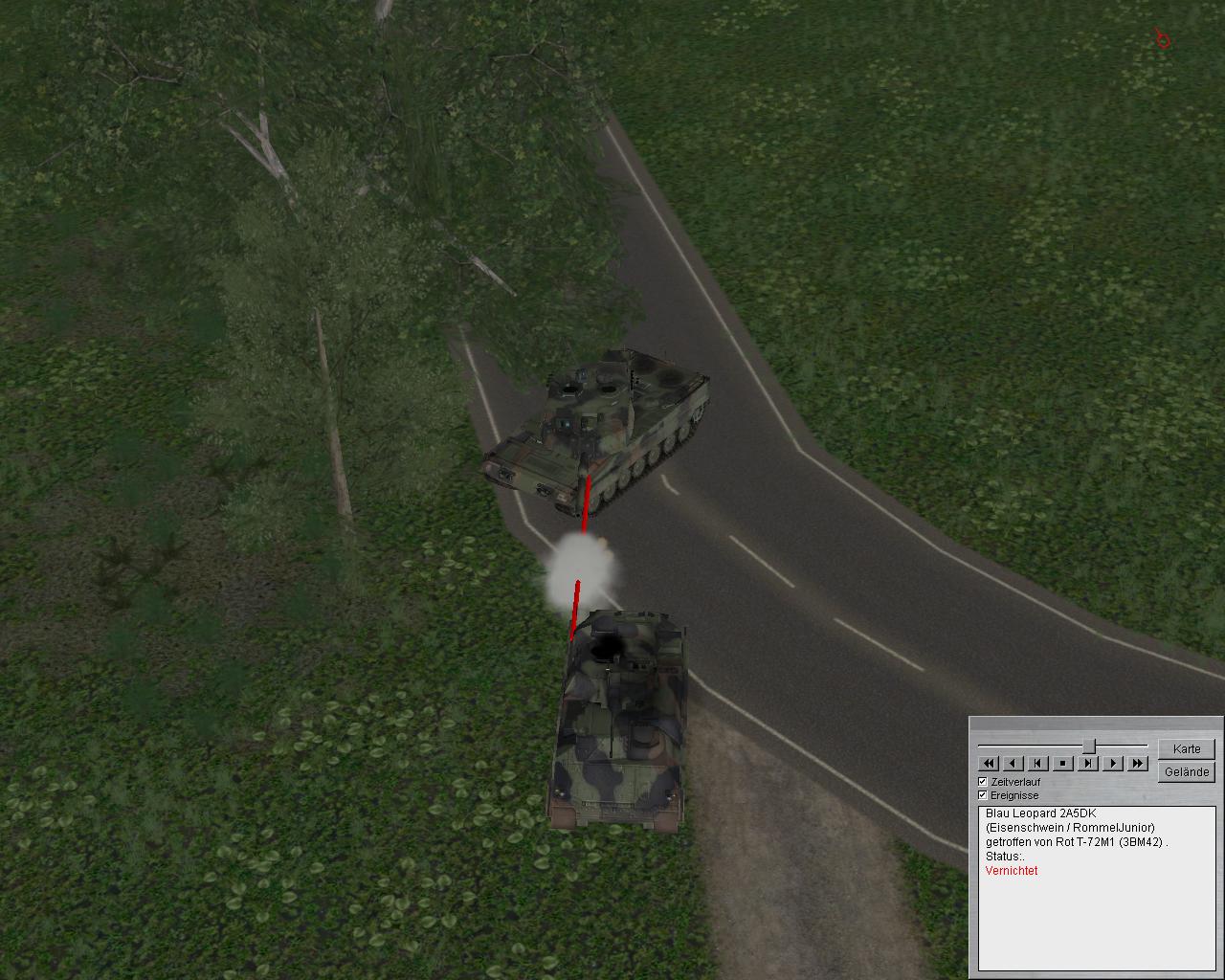Stop the replay playback
This screenshot has width=1225, height=980.
pyautogui.click(x=1063, y=763)
